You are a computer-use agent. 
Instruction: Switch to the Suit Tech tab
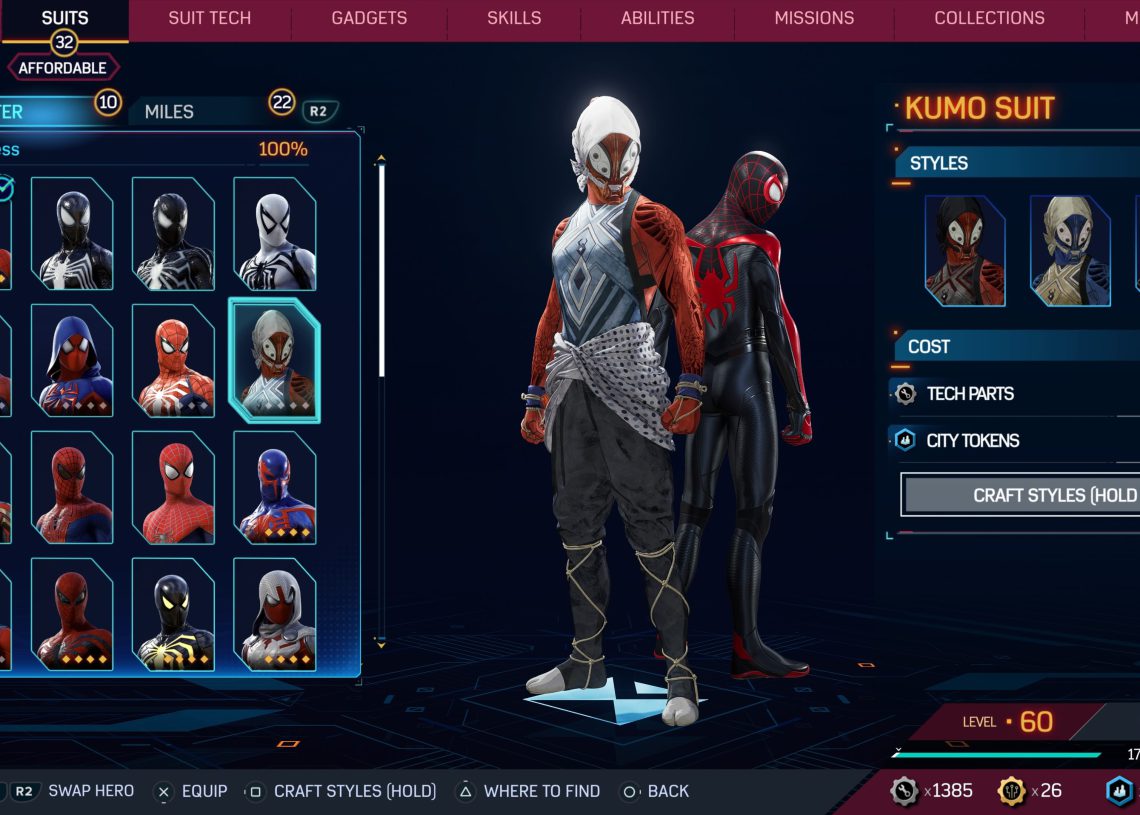[x=209, y=18]
